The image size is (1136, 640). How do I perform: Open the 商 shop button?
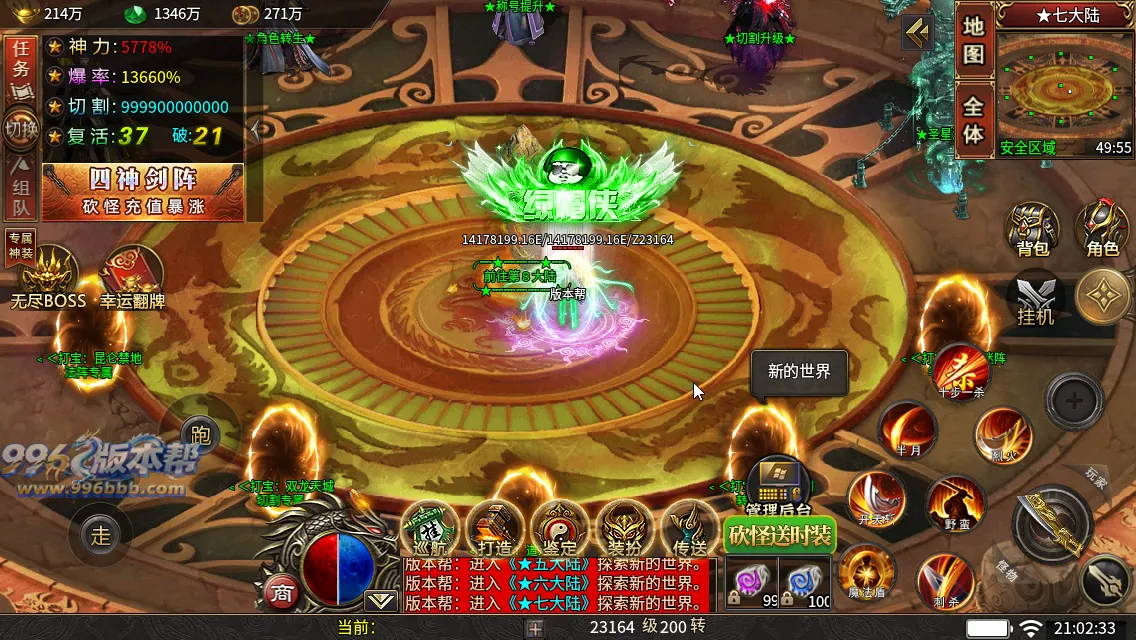(x=281, y=592)
